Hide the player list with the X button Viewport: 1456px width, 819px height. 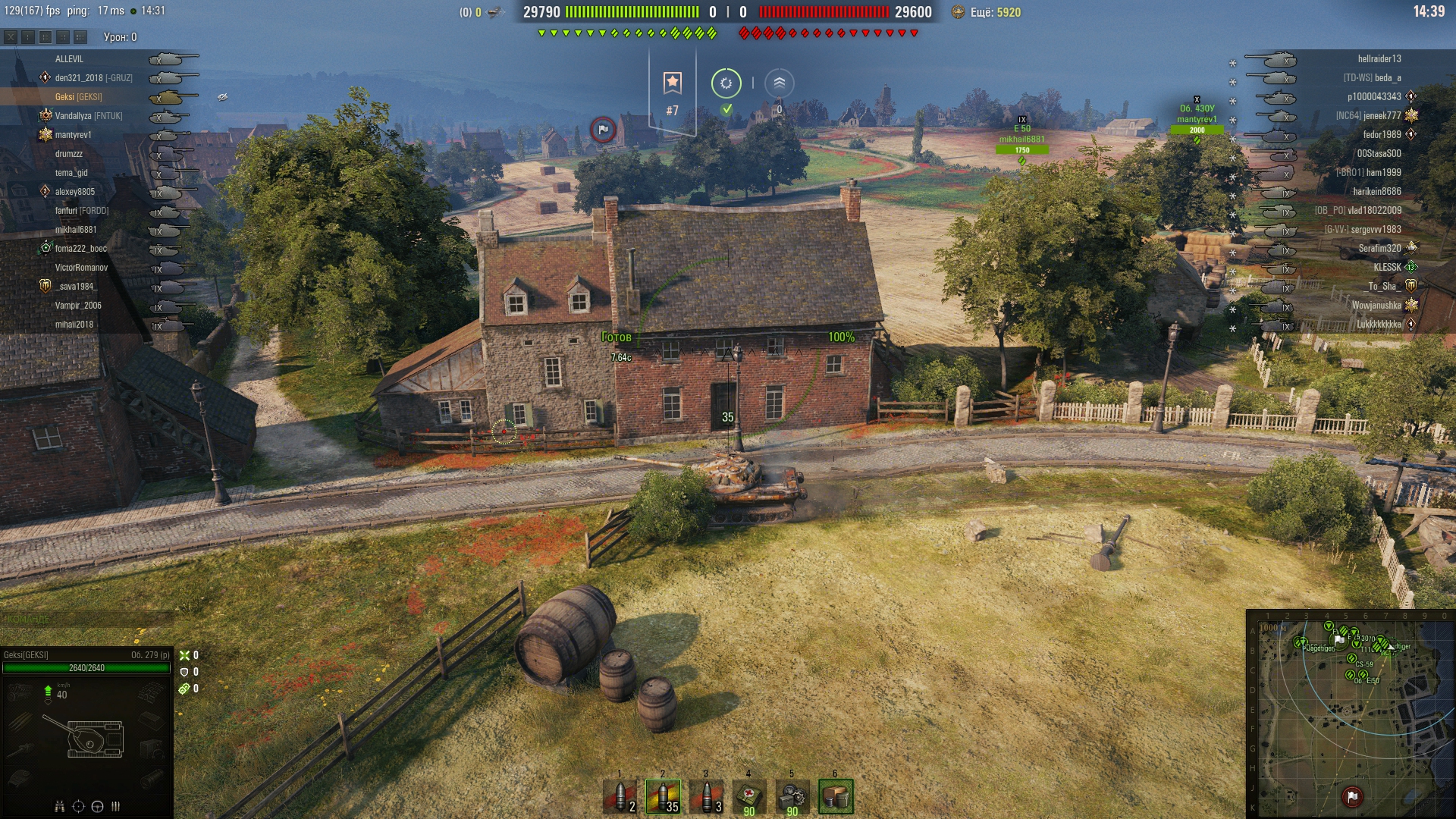[x=11, y=36]
